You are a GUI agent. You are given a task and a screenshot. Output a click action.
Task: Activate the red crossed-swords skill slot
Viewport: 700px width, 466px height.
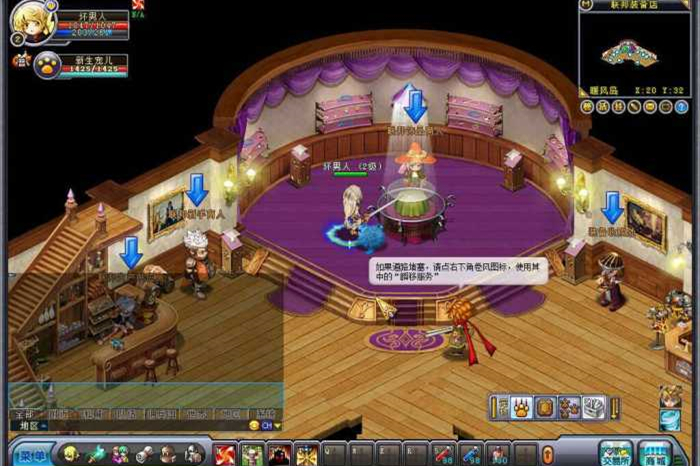click(225, 455)
